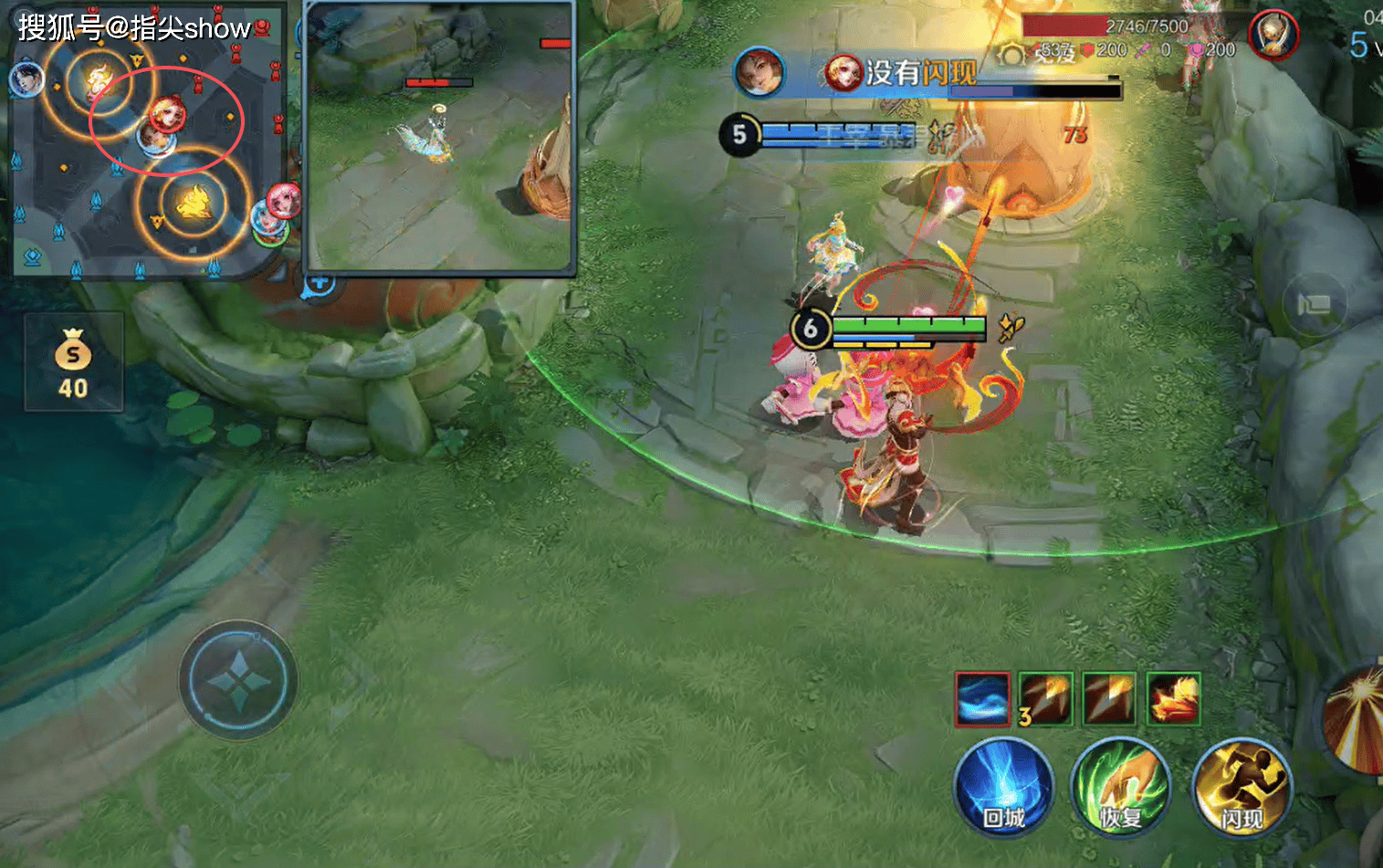Use the 回城 recall button
This screenshot has width=1383, height=868.
point(1003,788)
